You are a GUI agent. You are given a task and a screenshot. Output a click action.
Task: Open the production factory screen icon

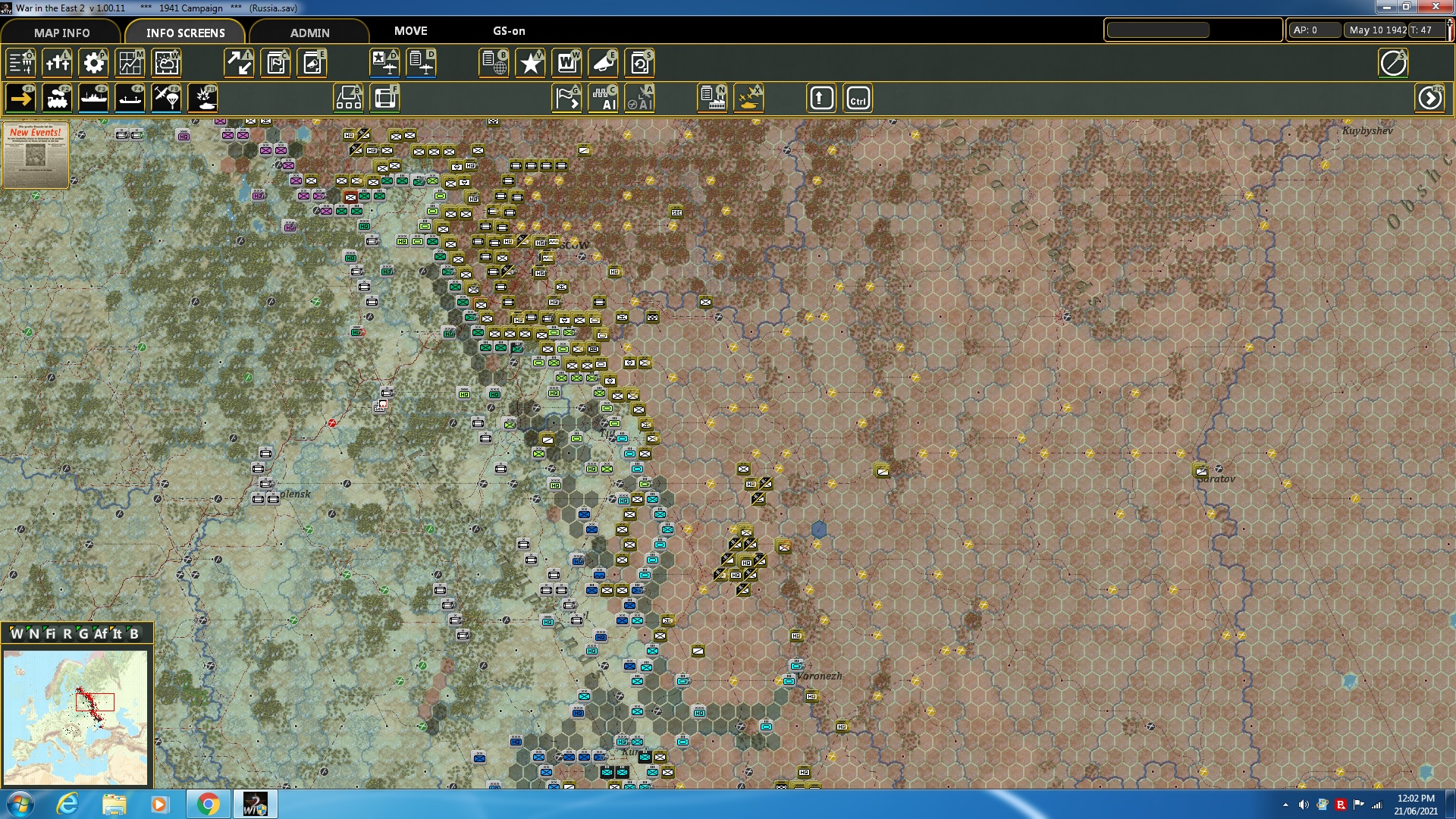coord(710,98)
